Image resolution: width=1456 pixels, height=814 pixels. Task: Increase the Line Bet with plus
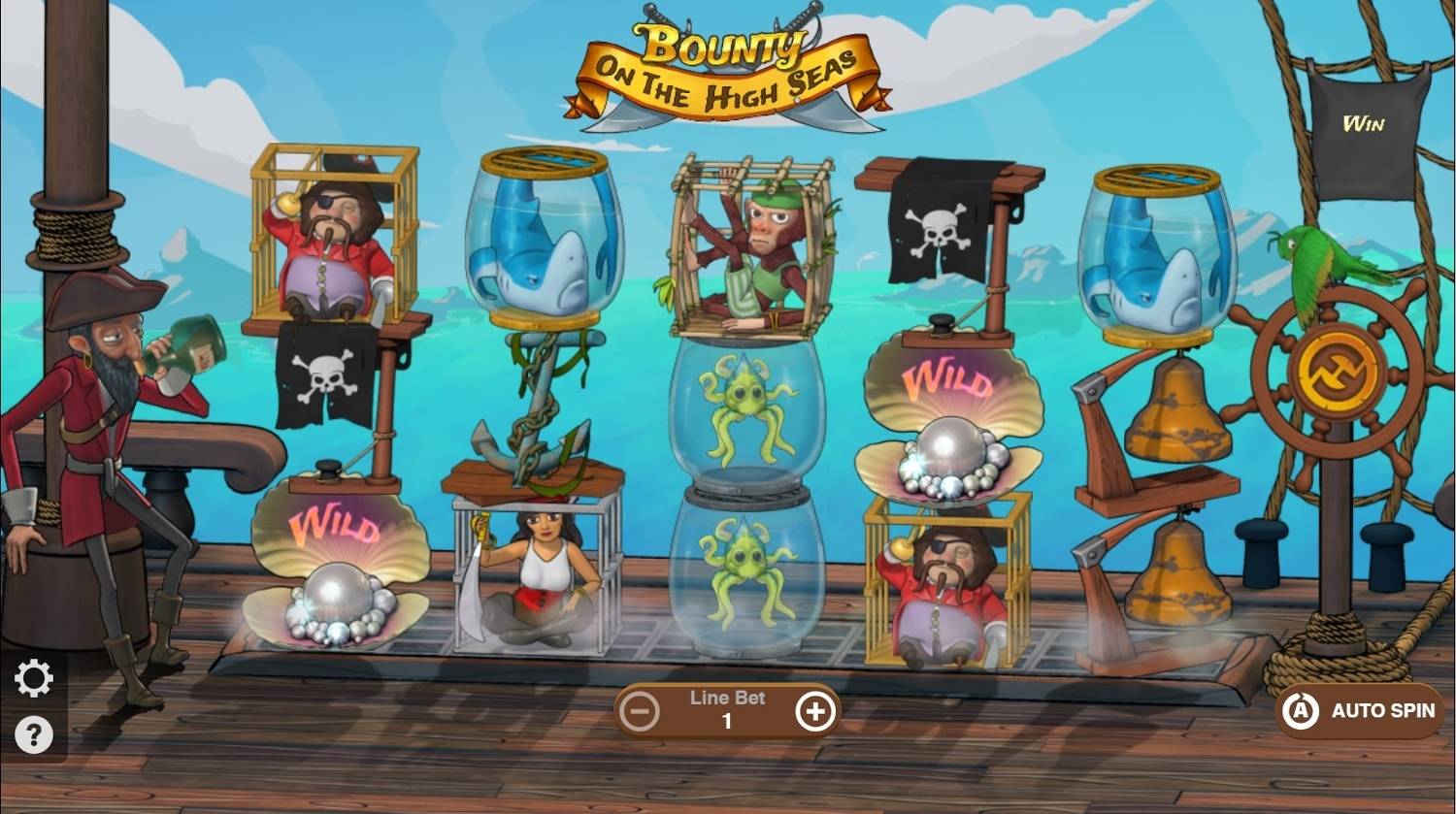coord(816,710)
